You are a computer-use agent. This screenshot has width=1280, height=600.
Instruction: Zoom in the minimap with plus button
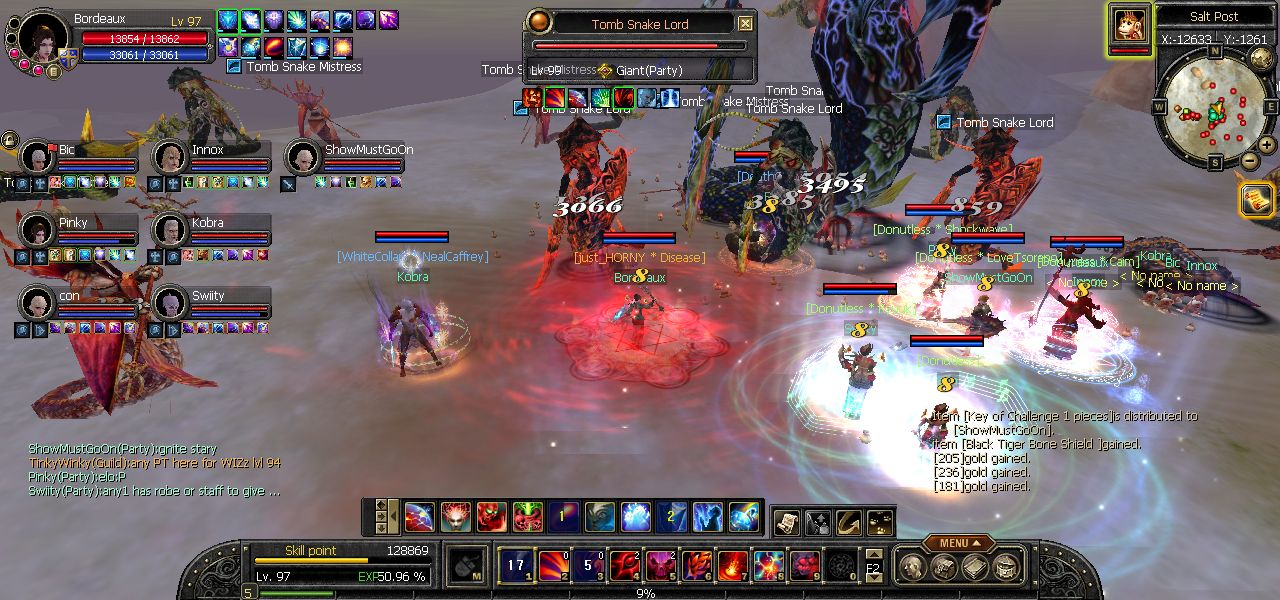pyautogui.click(x=1269, y=146)
